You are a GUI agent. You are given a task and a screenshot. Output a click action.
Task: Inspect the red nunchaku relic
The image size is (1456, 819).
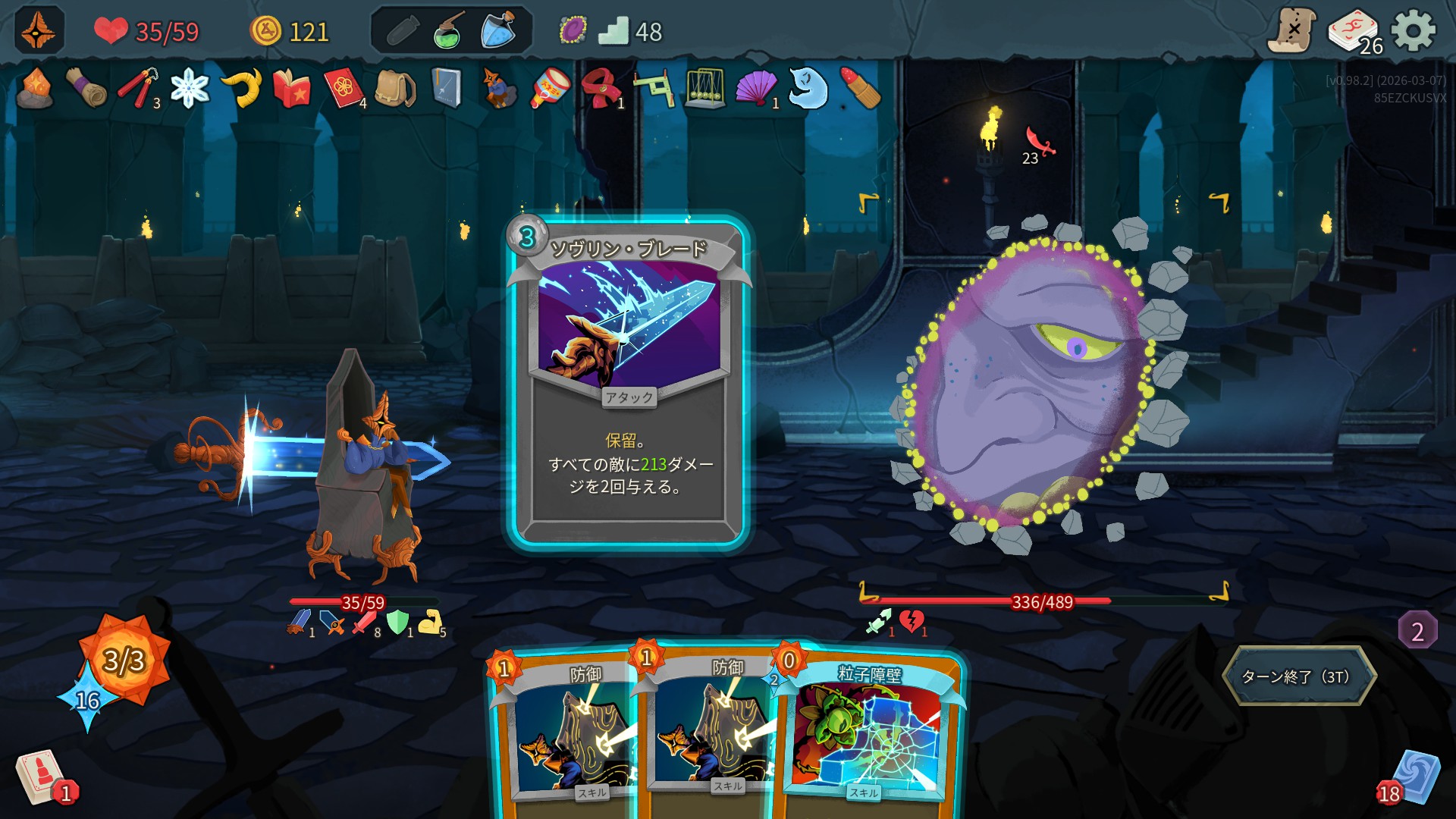(x=138, y=89)
